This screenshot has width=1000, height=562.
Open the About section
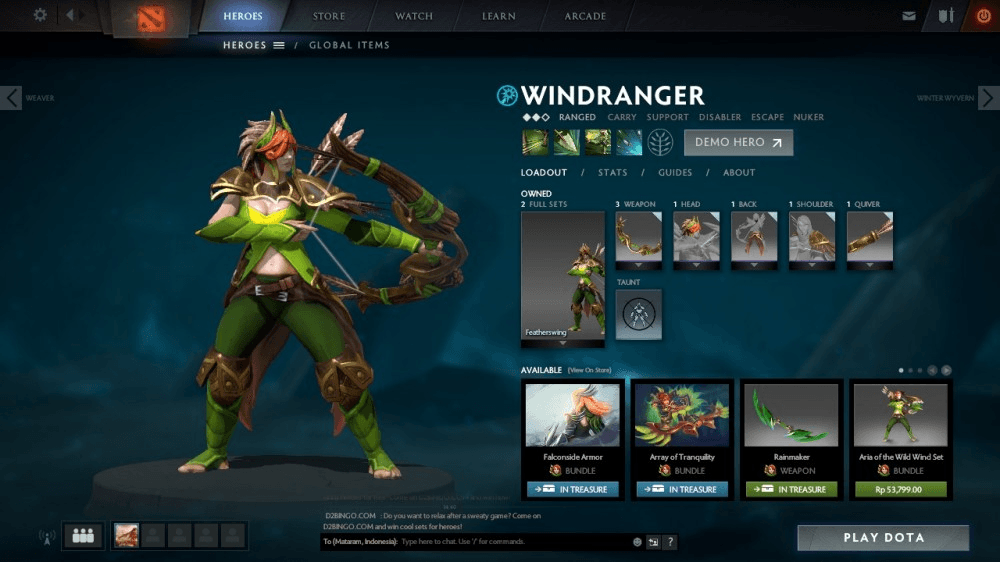tap(739, 173)
